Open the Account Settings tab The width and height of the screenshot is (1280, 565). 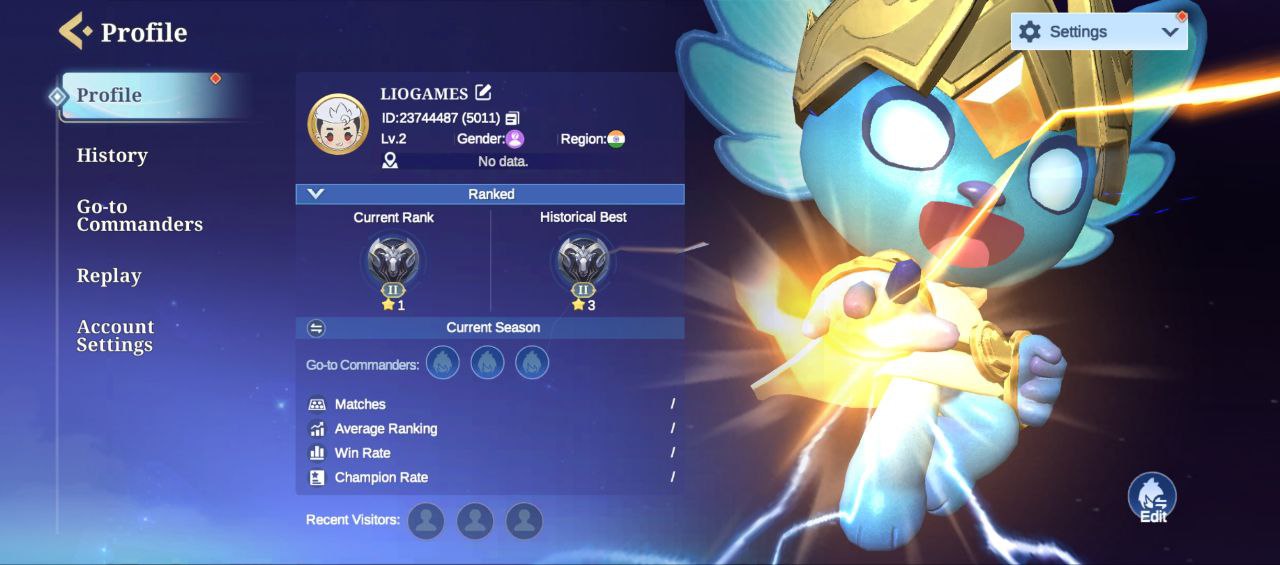pos(115,335)
